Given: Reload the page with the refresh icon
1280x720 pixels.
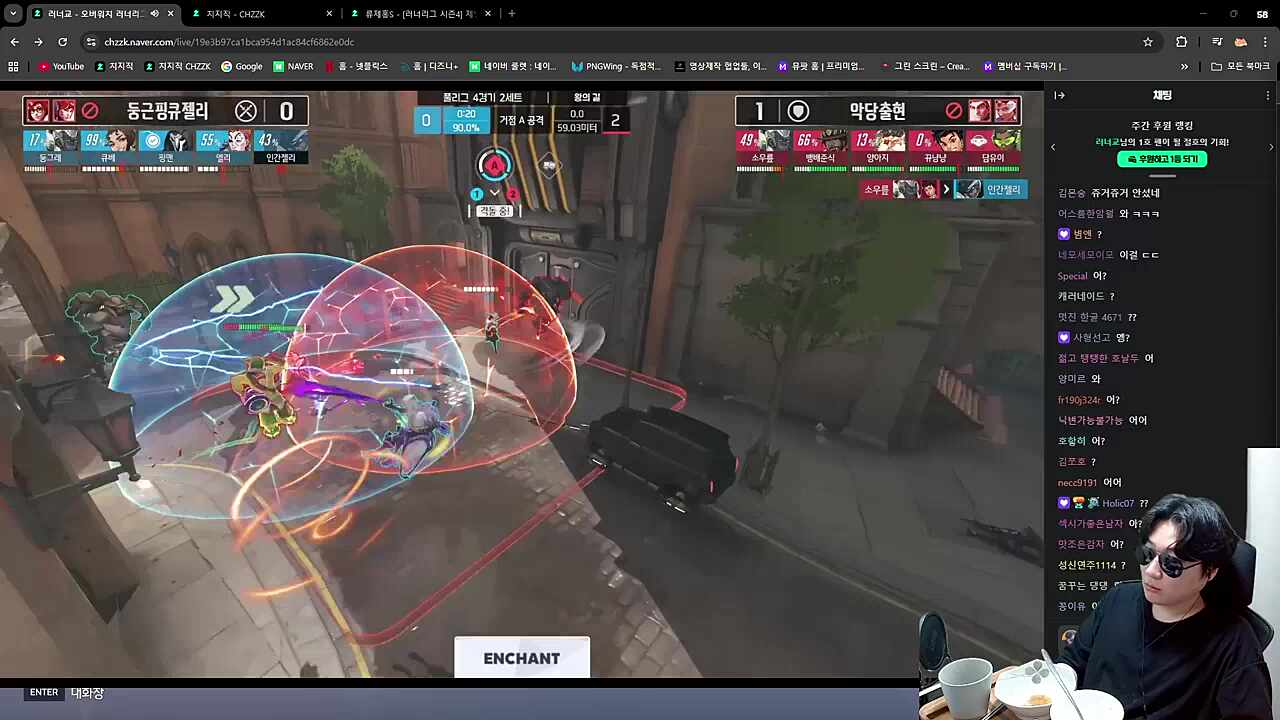Looking at the screenshot, I should pos(62,42).
